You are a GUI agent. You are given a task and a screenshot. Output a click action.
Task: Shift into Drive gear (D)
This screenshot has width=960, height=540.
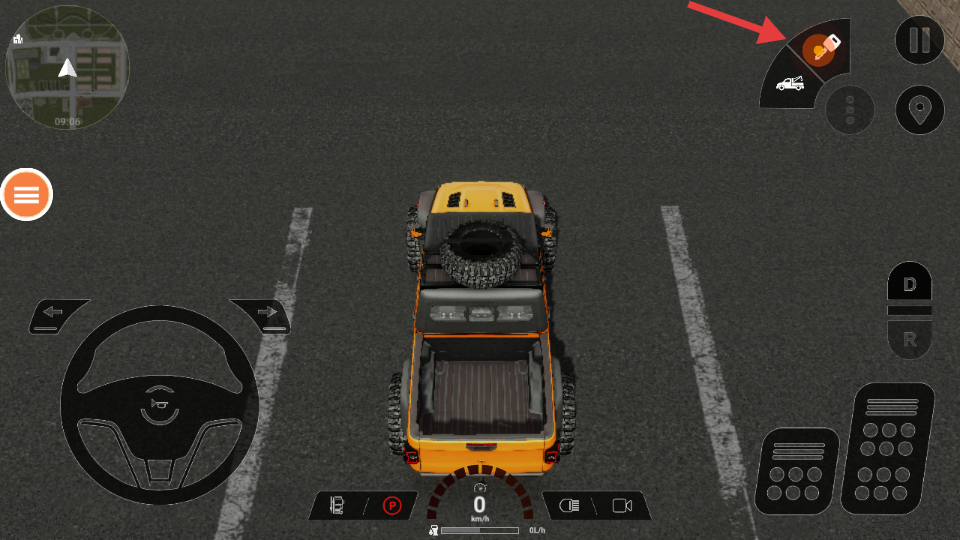pos(909,285)
